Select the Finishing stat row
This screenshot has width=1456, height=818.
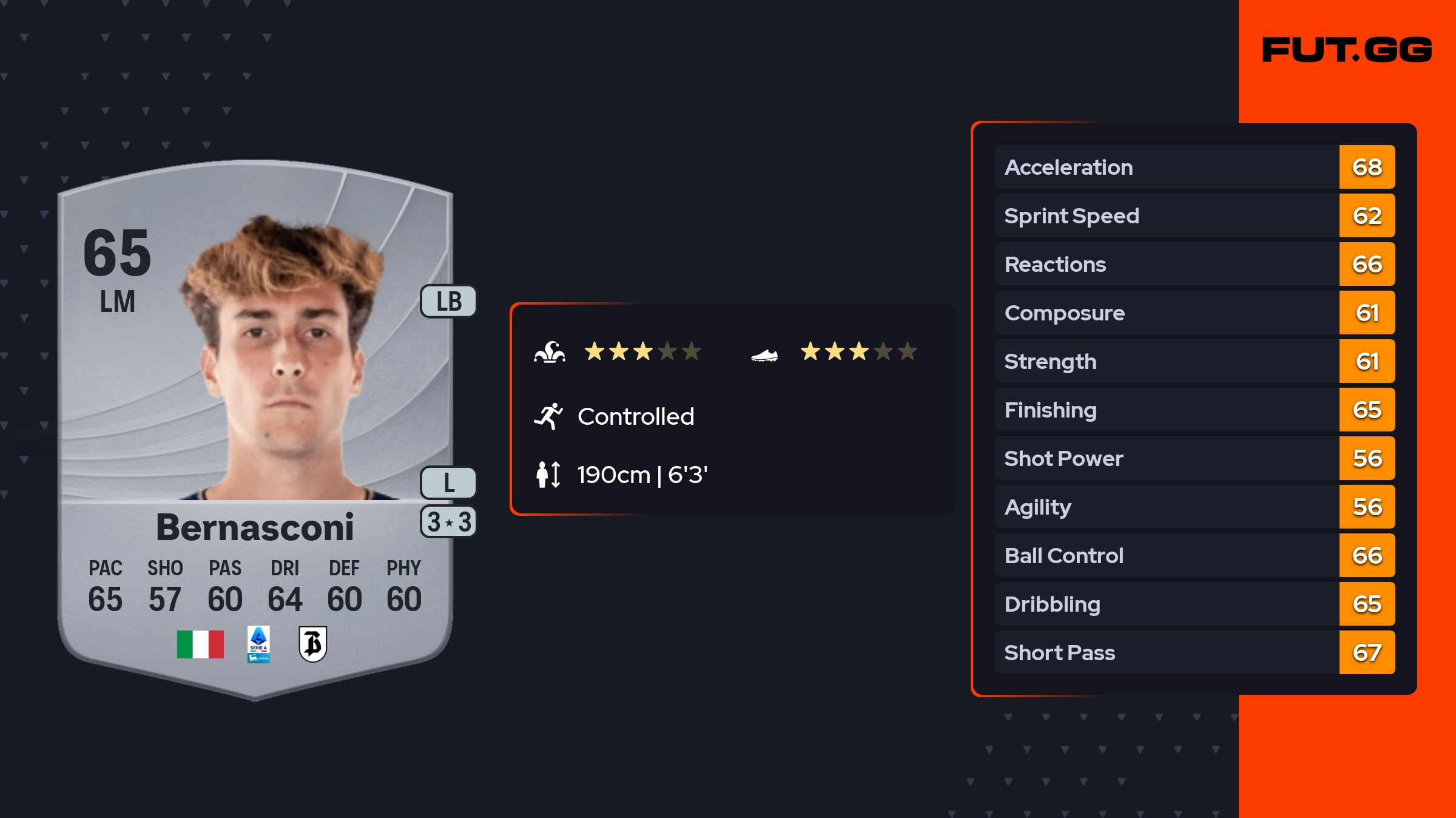[1194, 410]
